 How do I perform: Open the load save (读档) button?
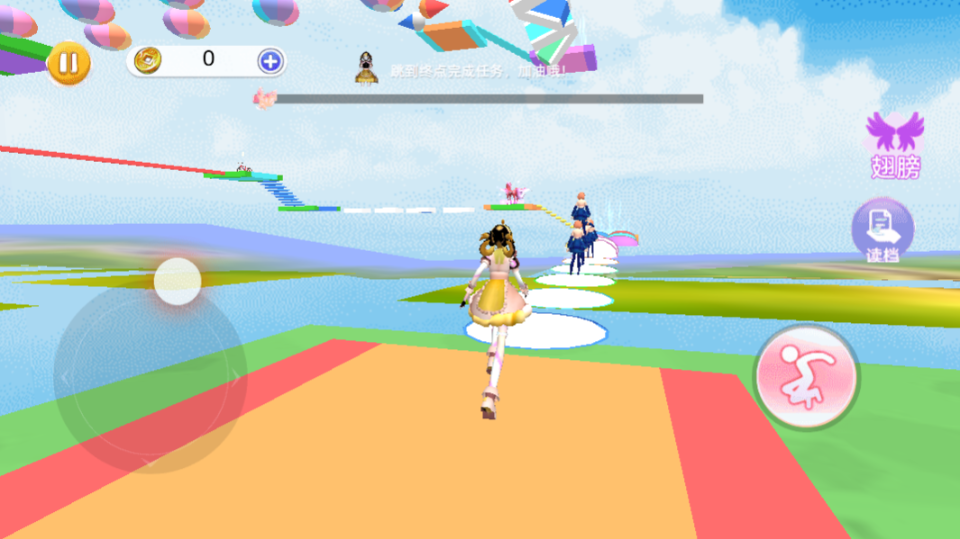pos(882,231)
